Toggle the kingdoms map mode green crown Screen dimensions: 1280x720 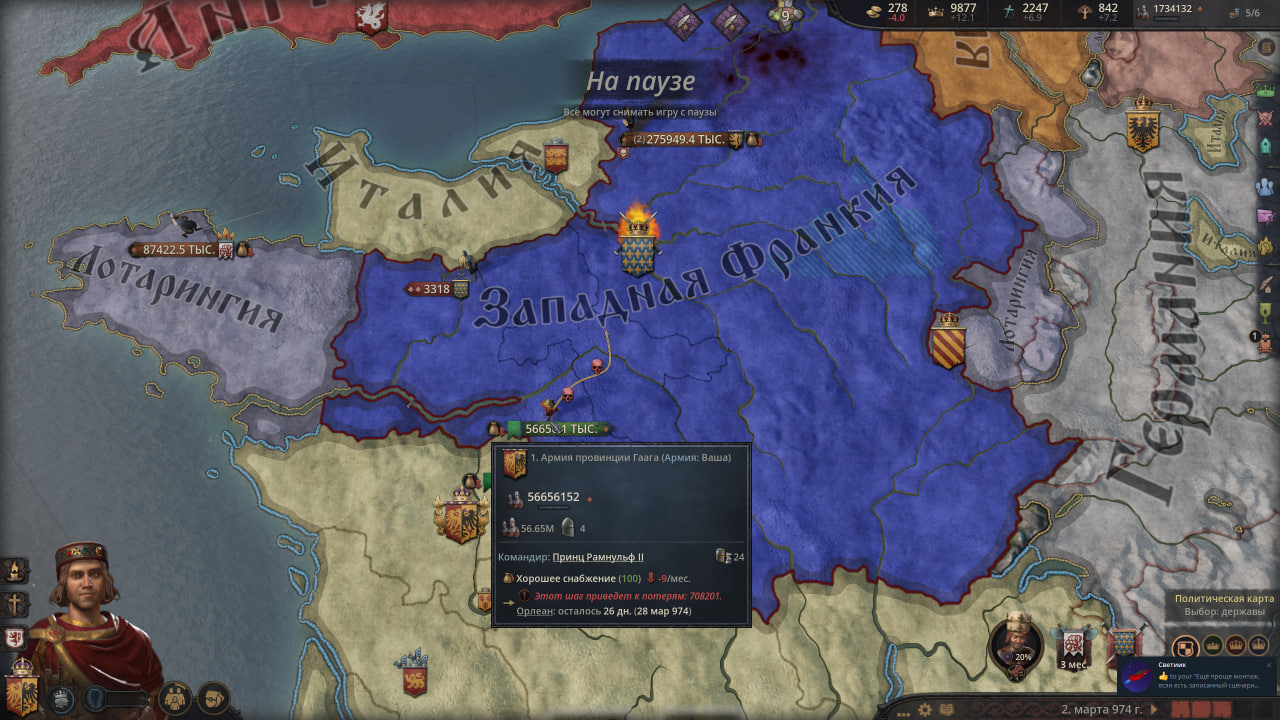(1213, 646)
